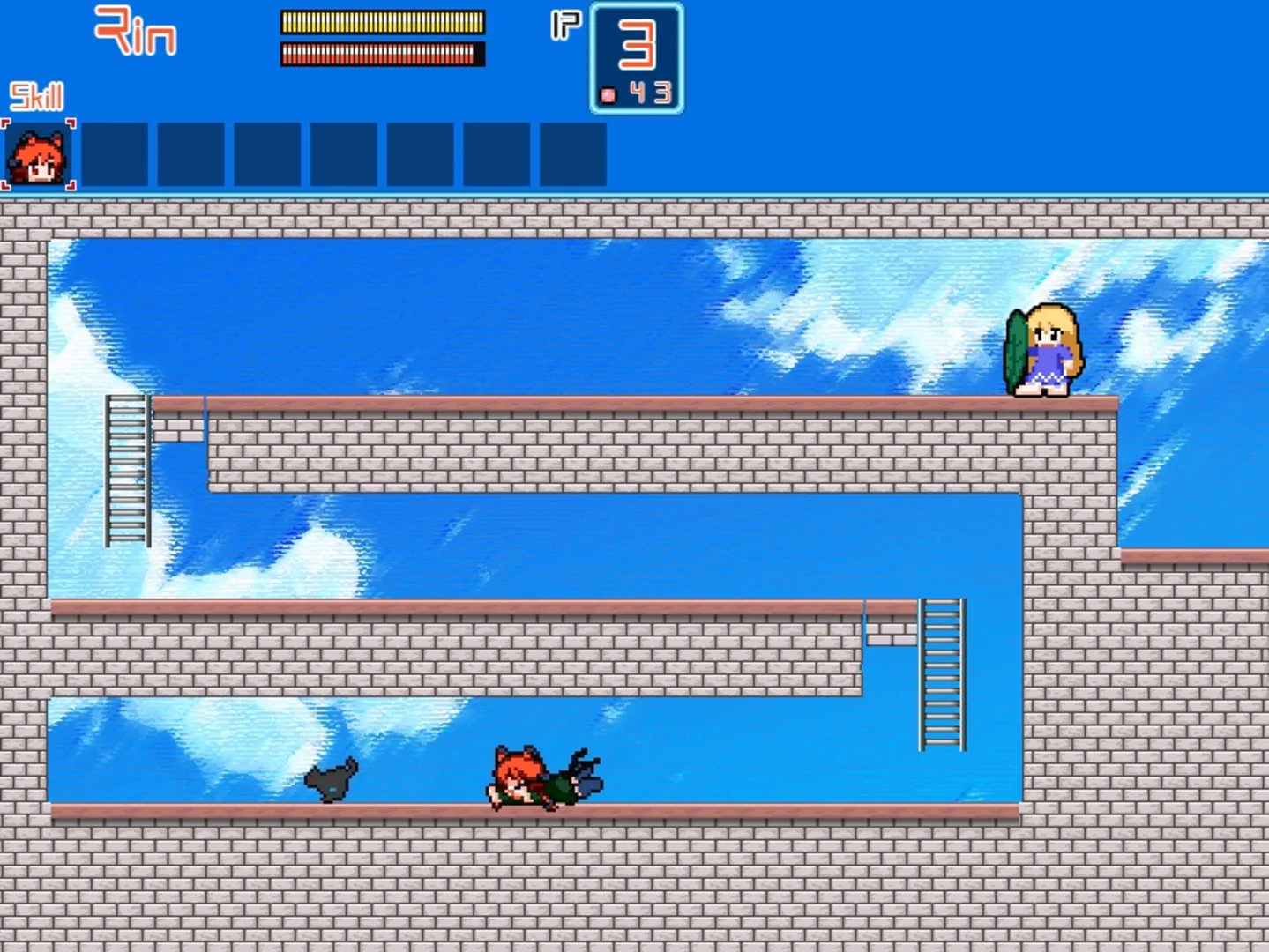Toggle the IP counter panel display
1269x952 pixels.
(x=637, y=56)
